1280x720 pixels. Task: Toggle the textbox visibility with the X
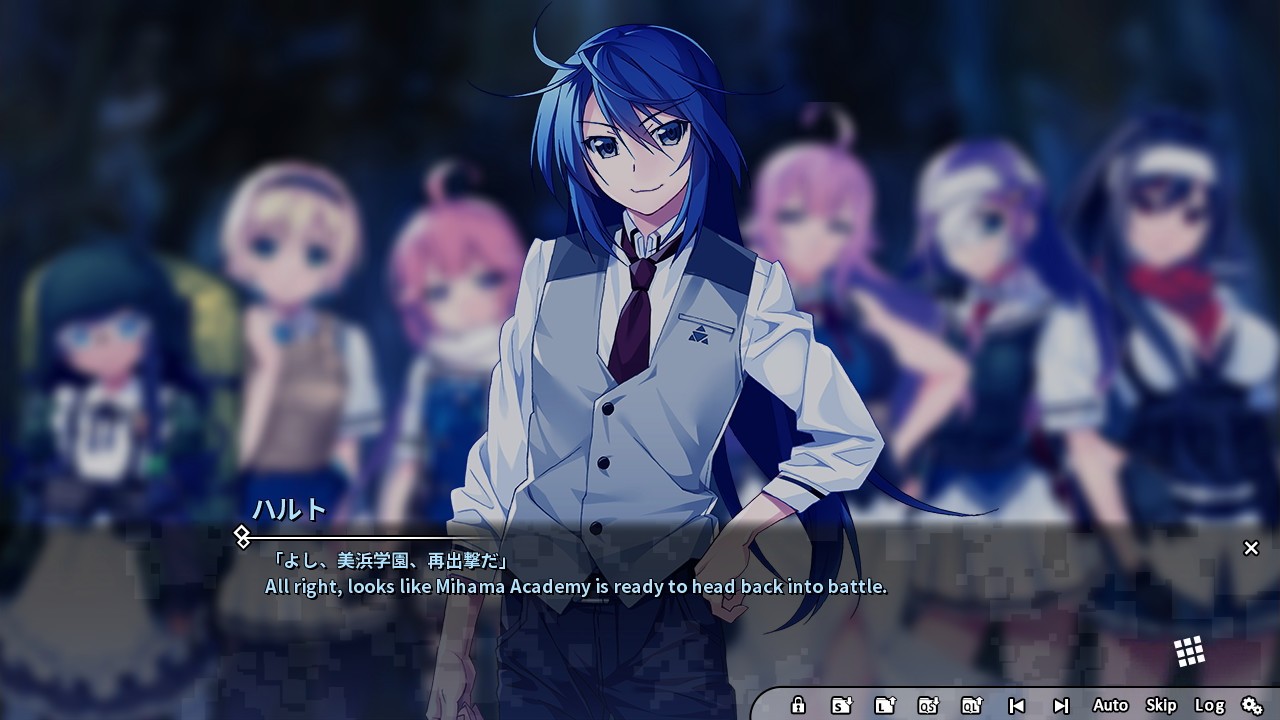1251,548
